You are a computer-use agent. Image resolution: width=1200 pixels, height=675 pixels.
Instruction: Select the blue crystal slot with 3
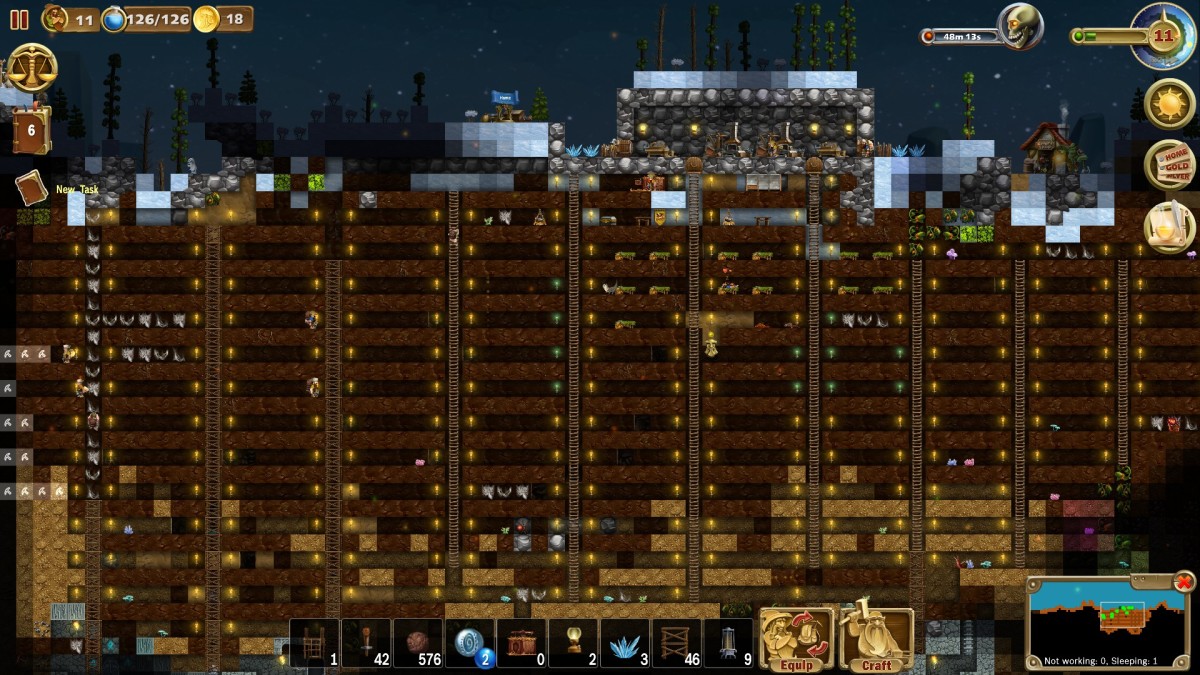625,643
